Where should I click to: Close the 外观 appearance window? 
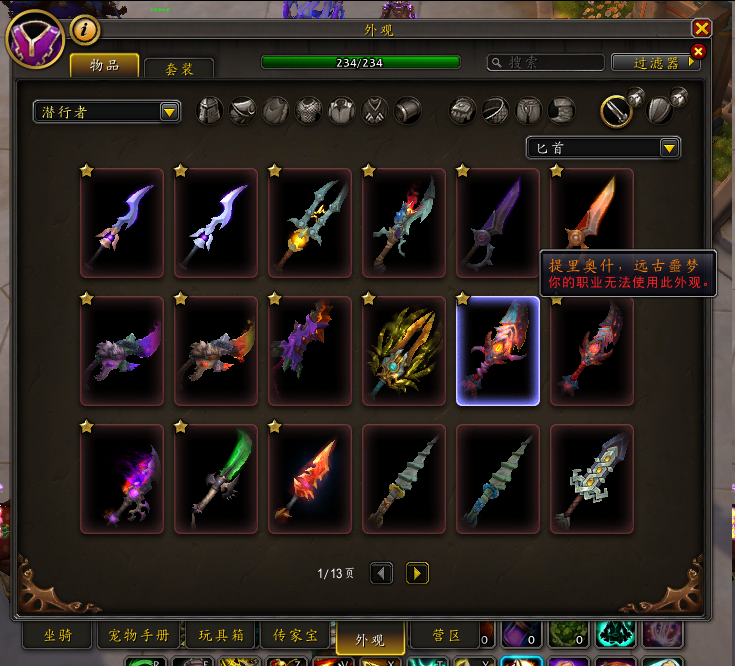pyautogui.click(x=702, y=29)
